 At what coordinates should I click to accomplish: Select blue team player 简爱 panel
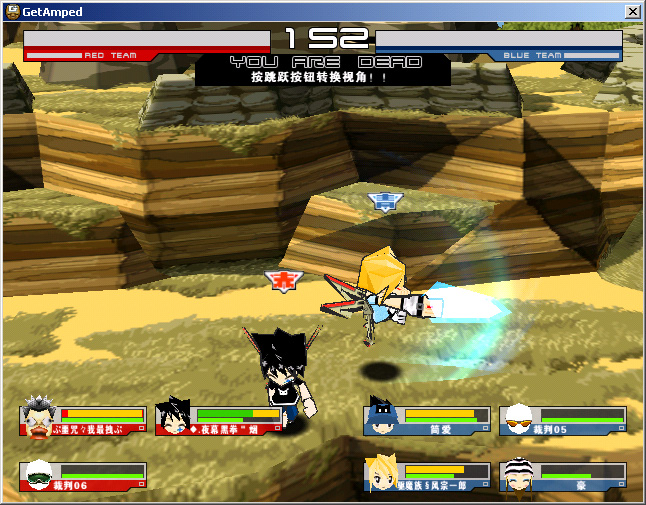tap(428, 421)
